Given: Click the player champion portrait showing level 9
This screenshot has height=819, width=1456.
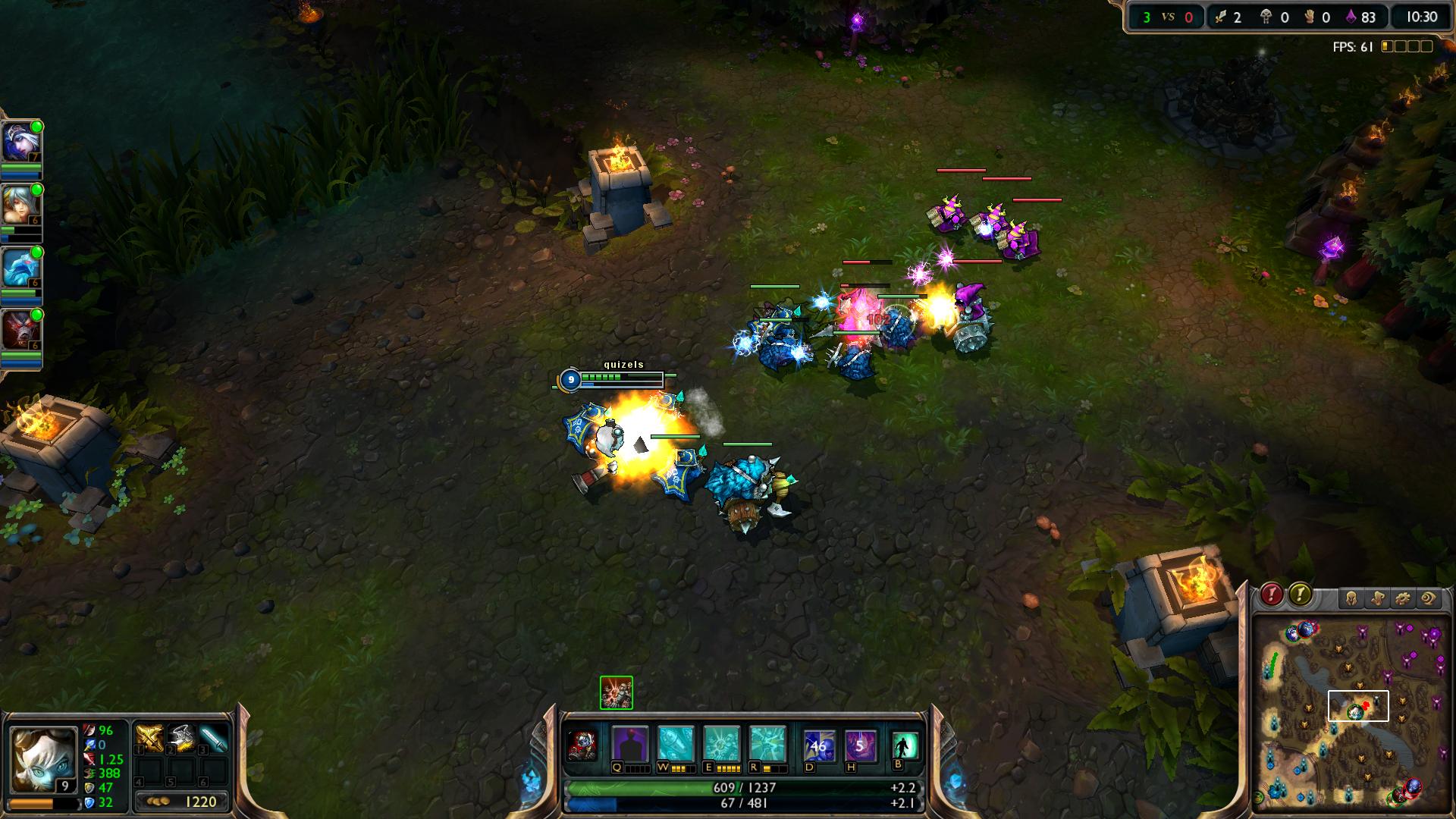Looking at the screenshot, I should point(43,759).
